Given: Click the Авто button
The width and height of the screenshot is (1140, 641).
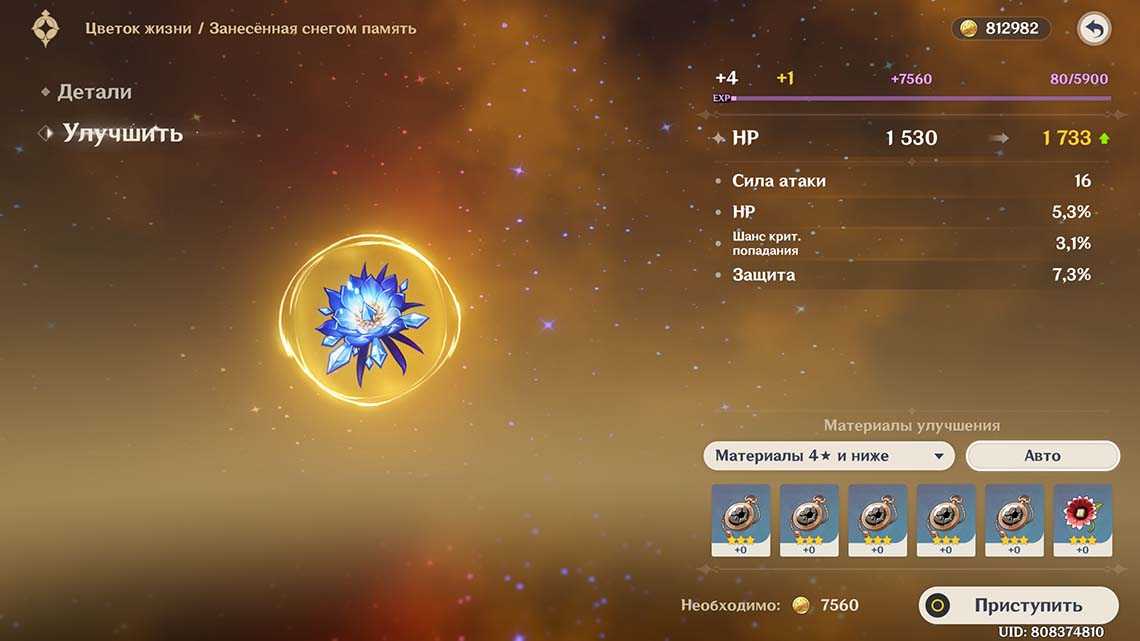Looking at the screenshot, I should click(x=1042, y=456).
